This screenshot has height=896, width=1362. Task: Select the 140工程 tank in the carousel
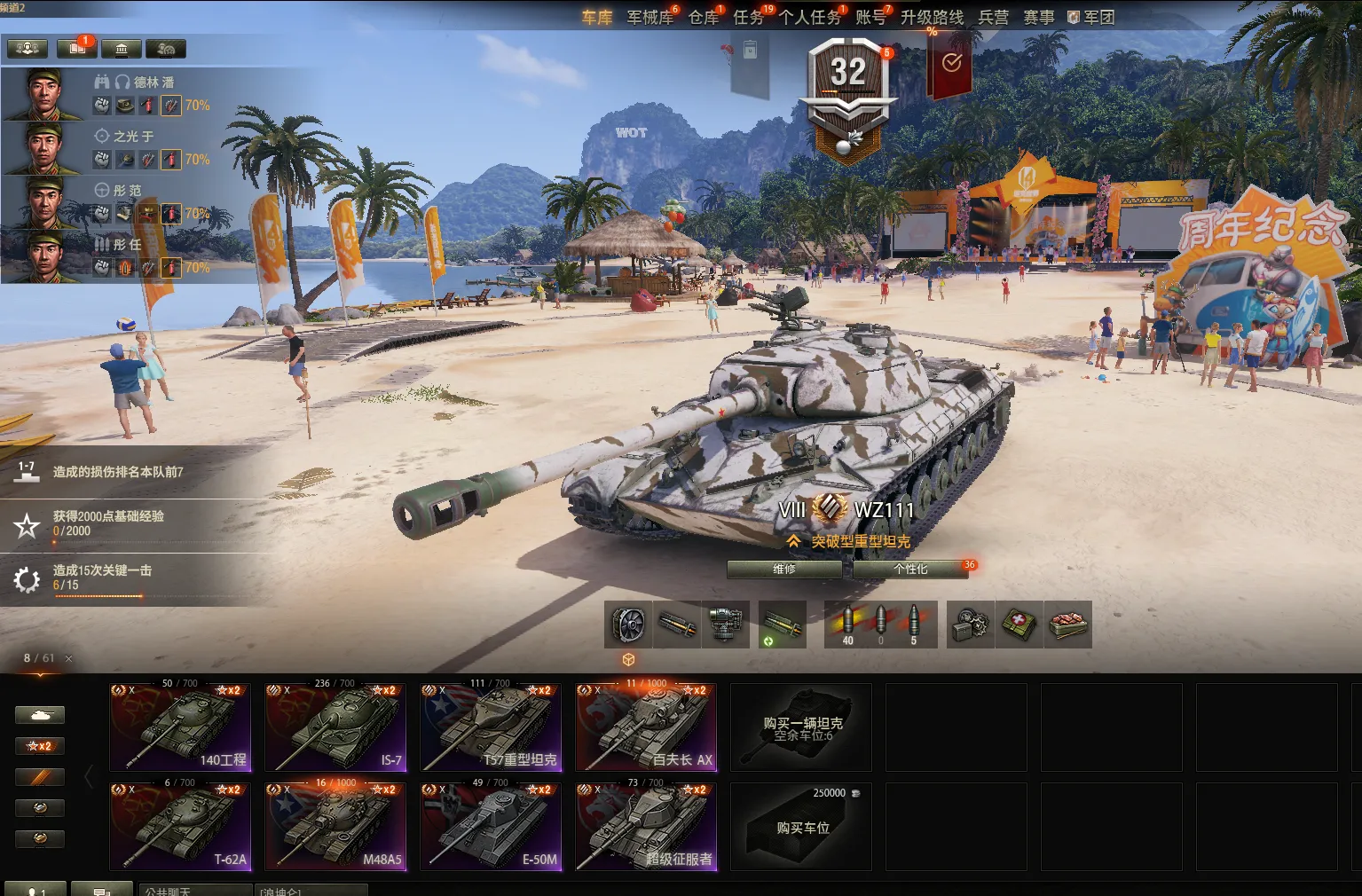181,727
